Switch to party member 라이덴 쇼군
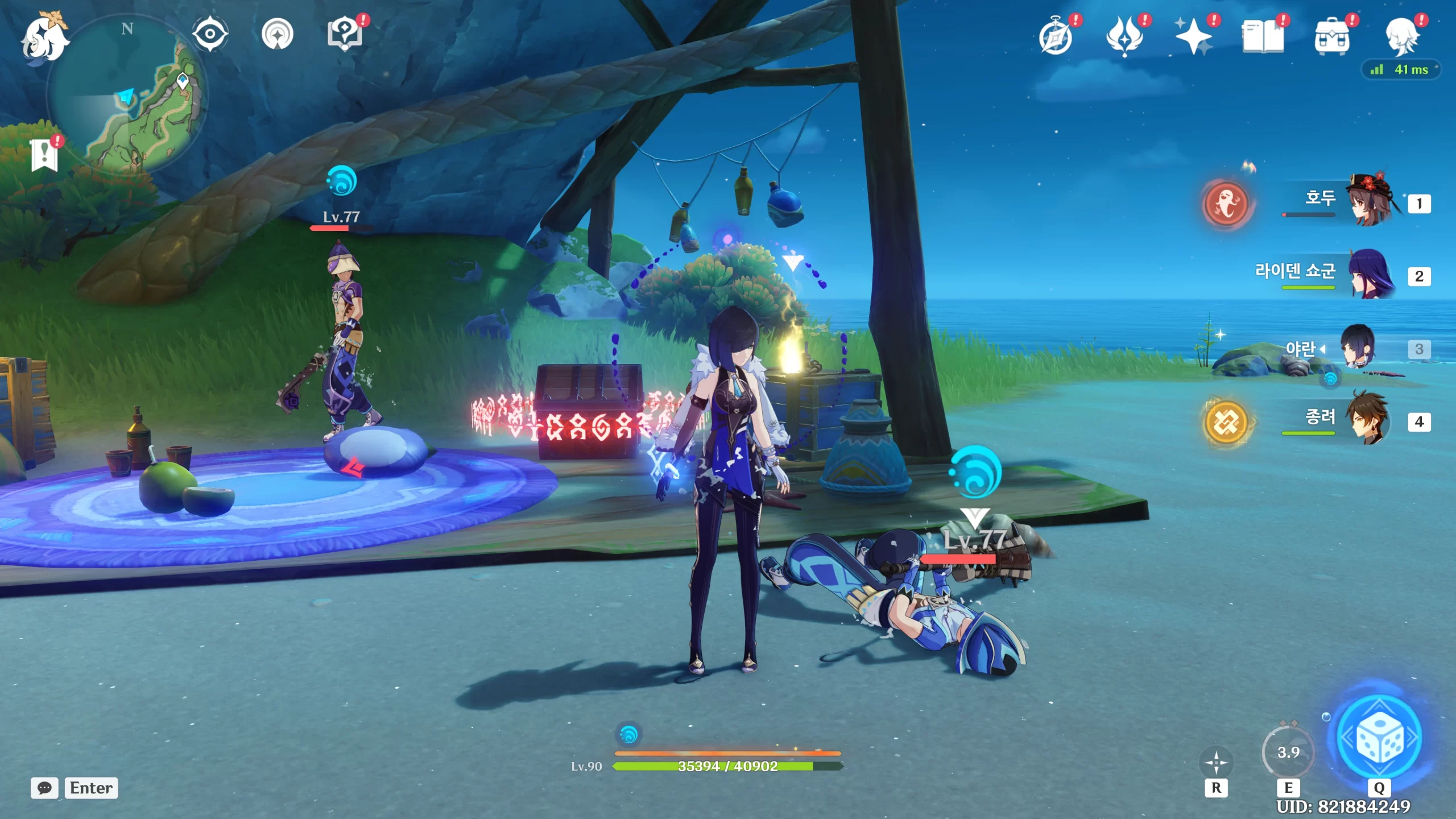 pyautogui.click(x=1371, y=275)
